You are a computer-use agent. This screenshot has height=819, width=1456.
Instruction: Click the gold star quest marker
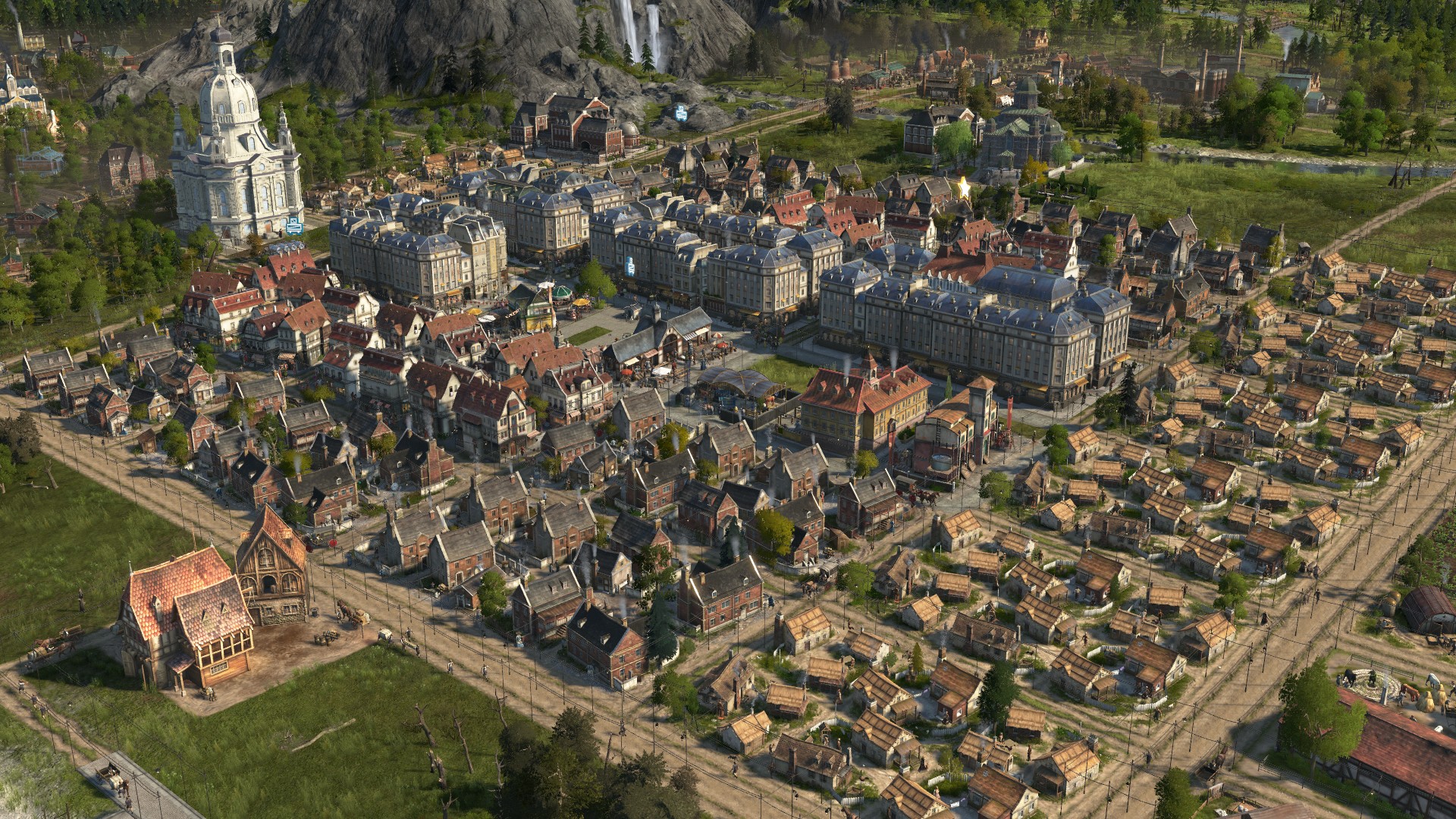tap(964, 186)
